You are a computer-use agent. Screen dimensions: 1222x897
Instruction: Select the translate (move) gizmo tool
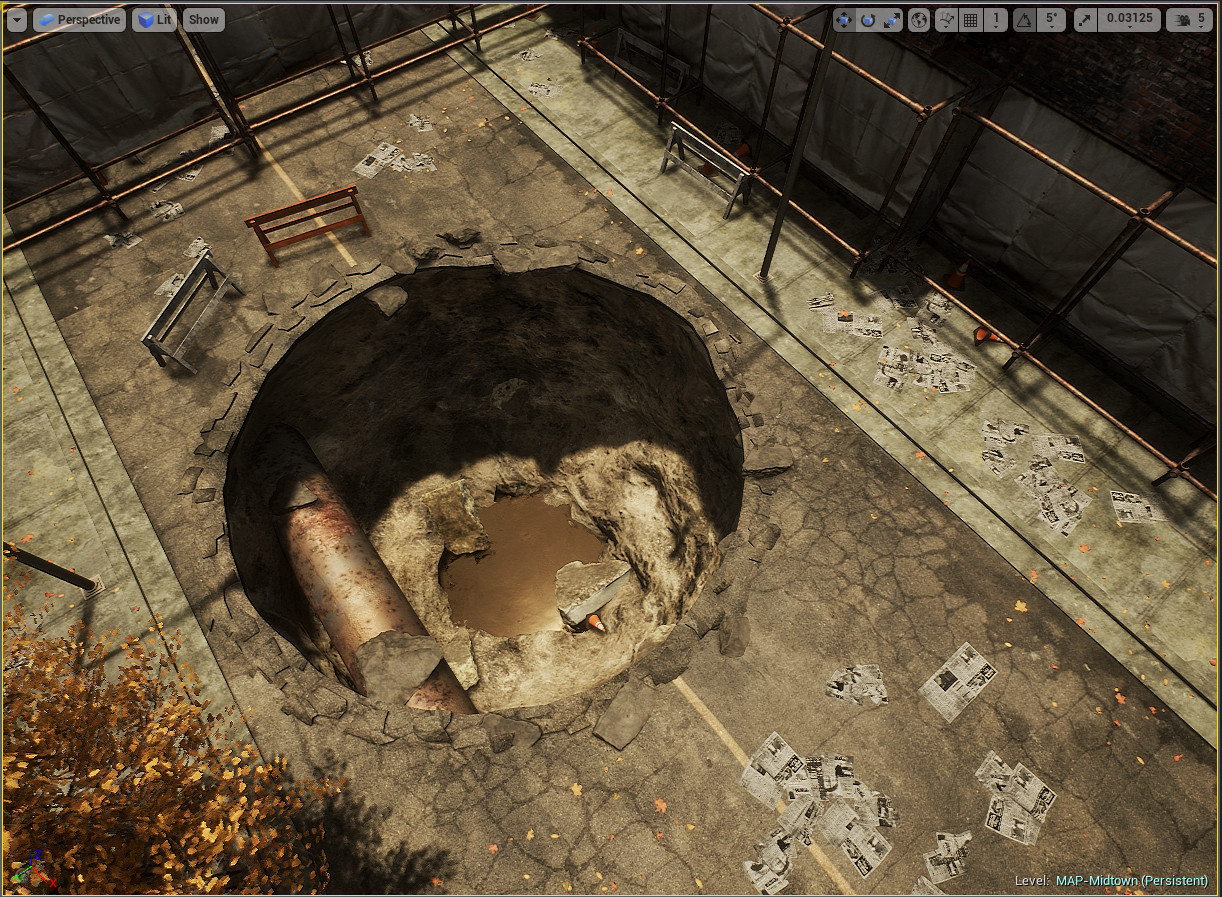click(x=845, y=20)
